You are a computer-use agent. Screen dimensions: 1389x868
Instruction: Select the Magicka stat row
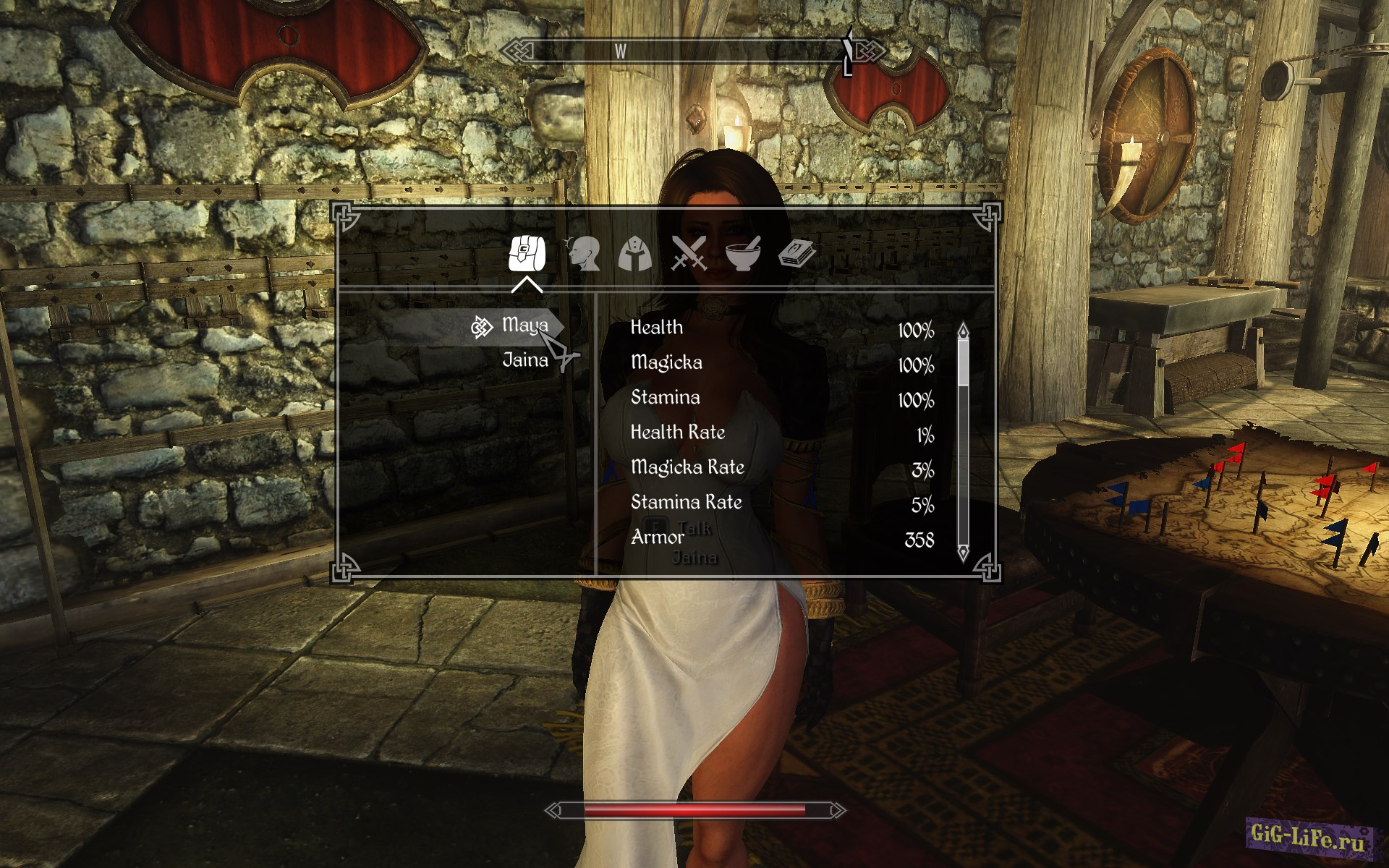pos(781,363)
